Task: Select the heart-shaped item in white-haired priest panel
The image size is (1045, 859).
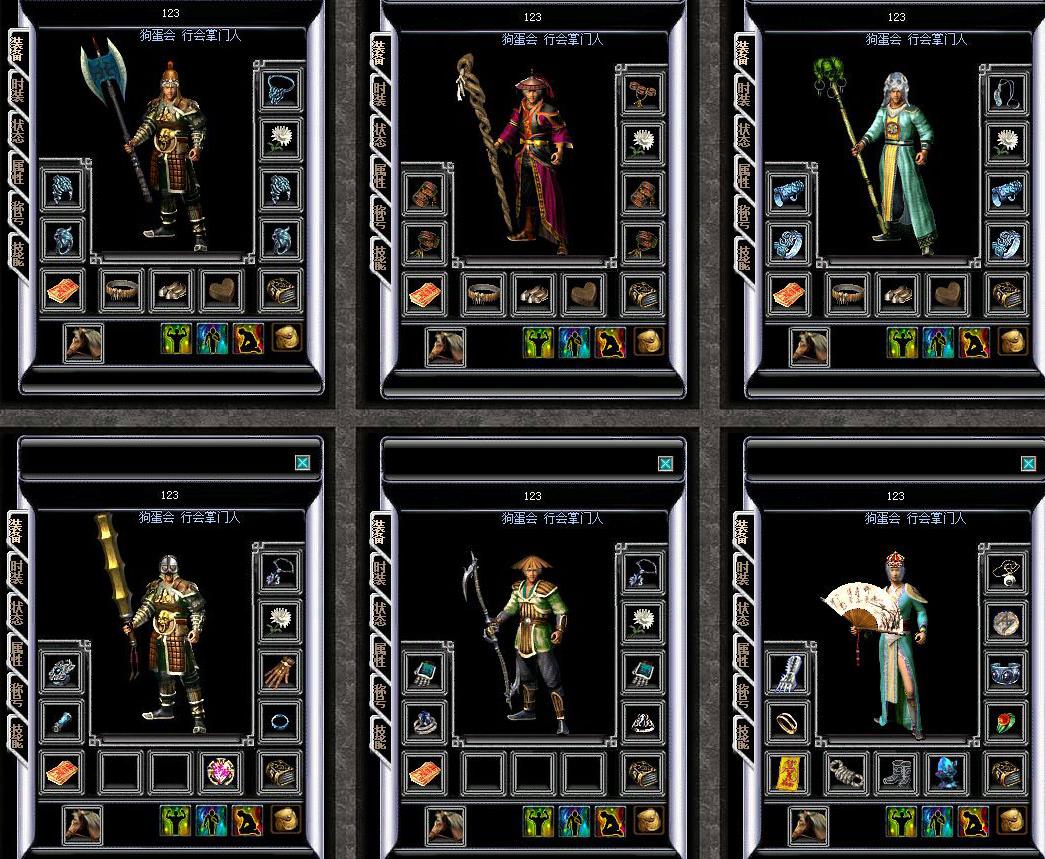Action: [x=946, y=292]
